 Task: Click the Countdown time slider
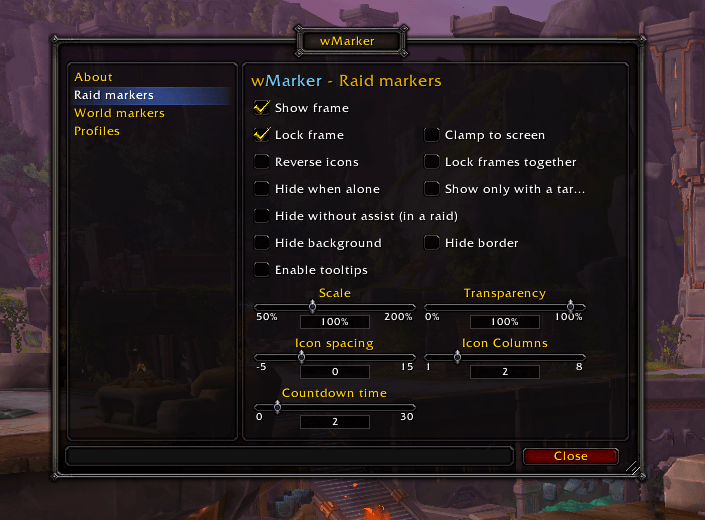335,407
